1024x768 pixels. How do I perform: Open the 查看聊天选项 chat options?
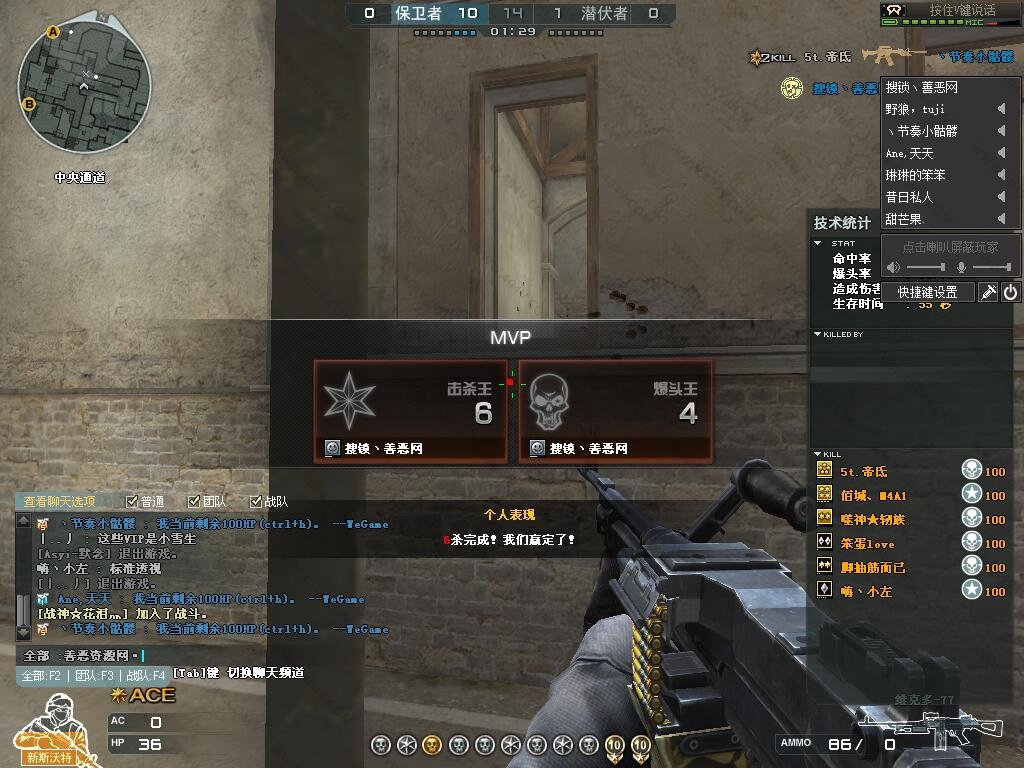point(60,502)
